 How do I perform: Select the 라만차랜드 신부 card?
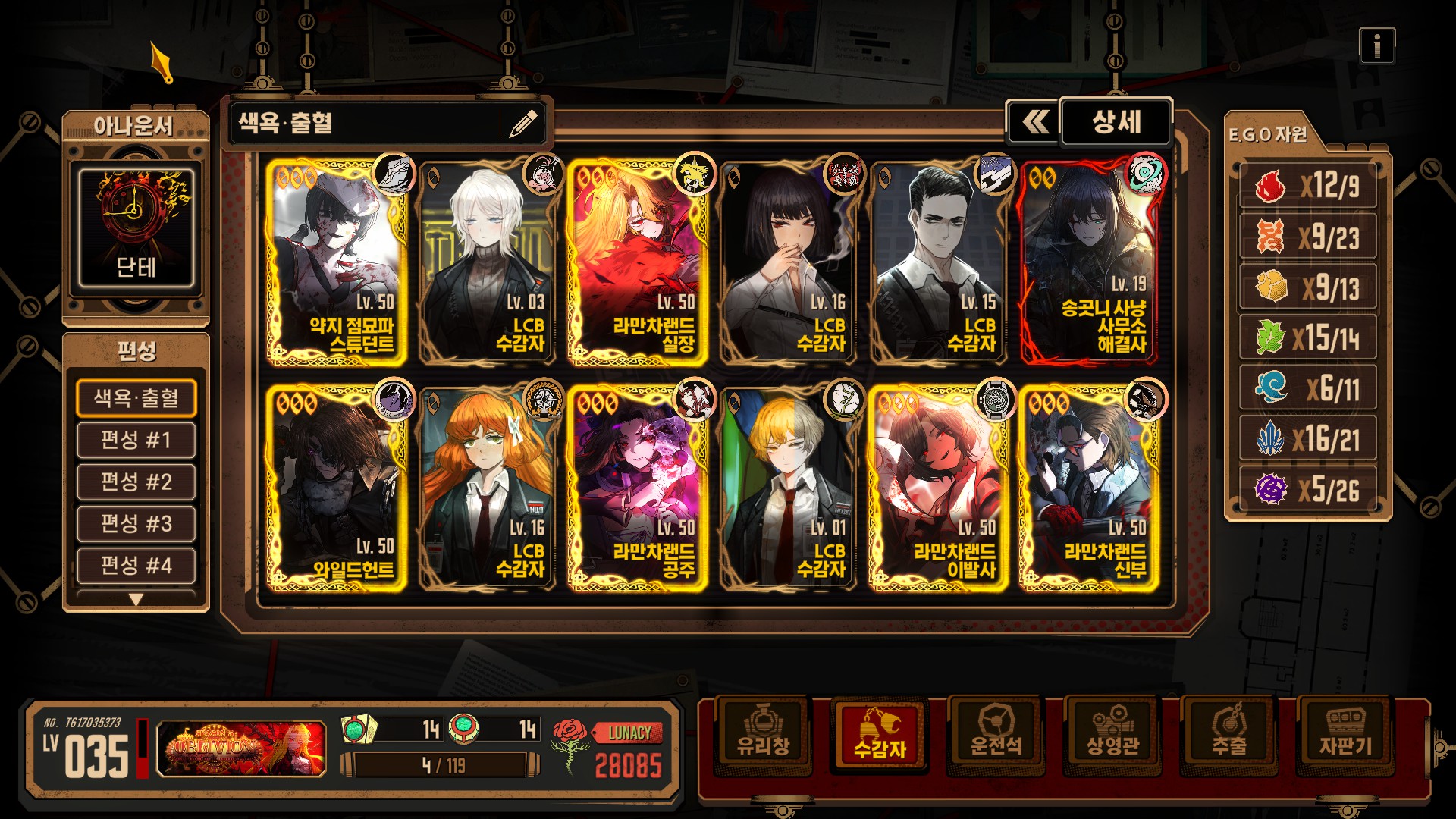(x=1089, y=488)
